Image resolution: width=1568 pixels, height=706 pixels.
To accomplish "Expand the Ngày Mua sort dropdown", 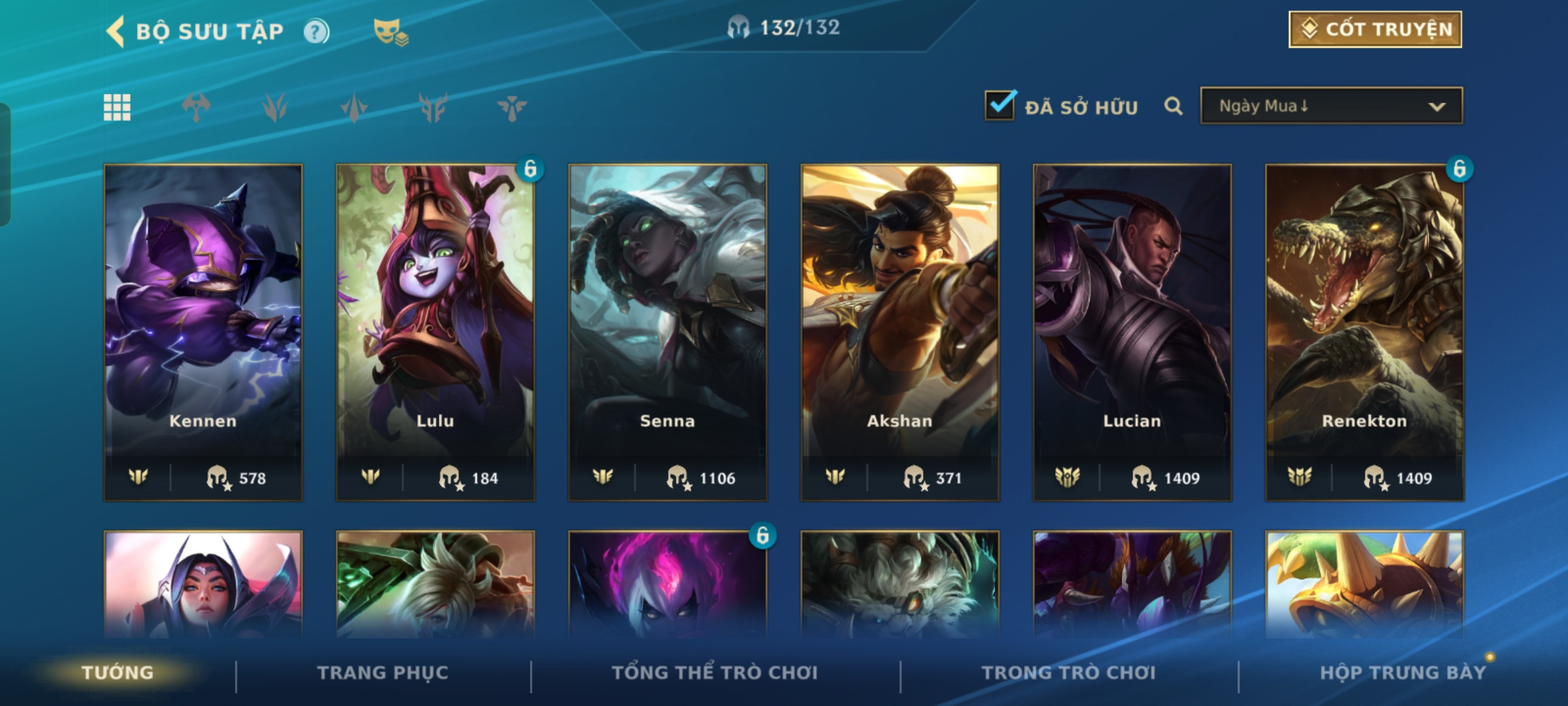I will (x=1331, y=106).
